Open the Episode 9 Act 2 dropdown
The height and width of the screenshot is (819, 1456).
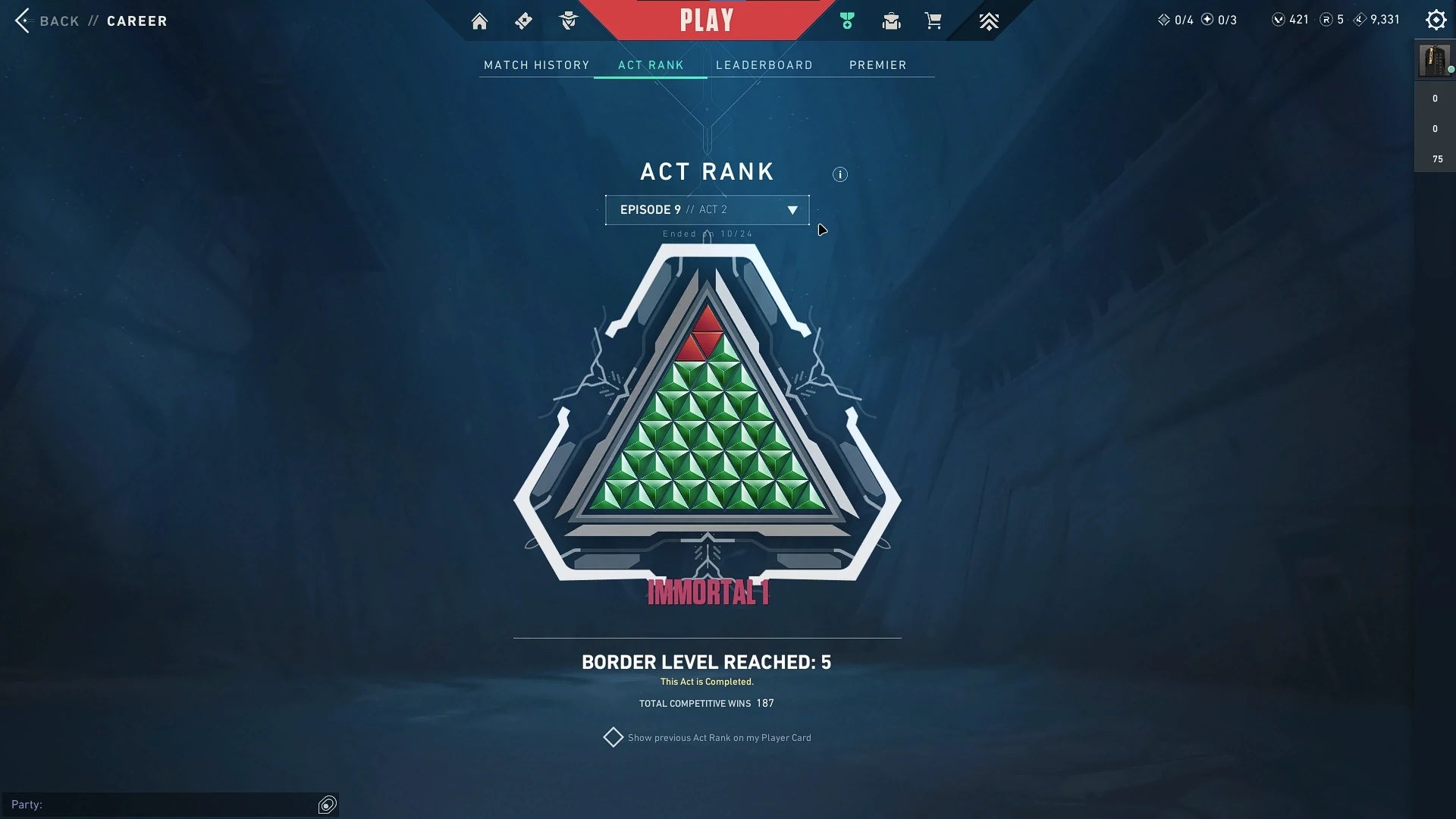point(707,210)
